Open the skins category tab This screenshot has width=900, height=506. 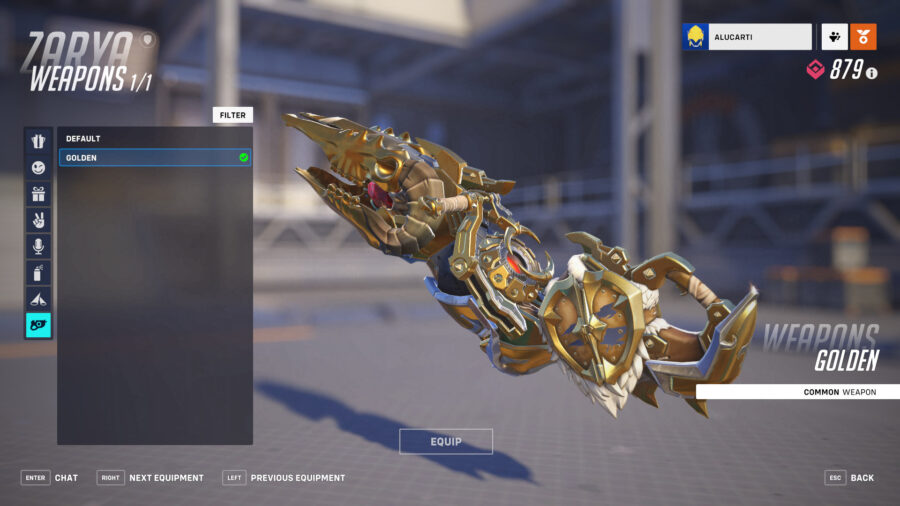38,141
